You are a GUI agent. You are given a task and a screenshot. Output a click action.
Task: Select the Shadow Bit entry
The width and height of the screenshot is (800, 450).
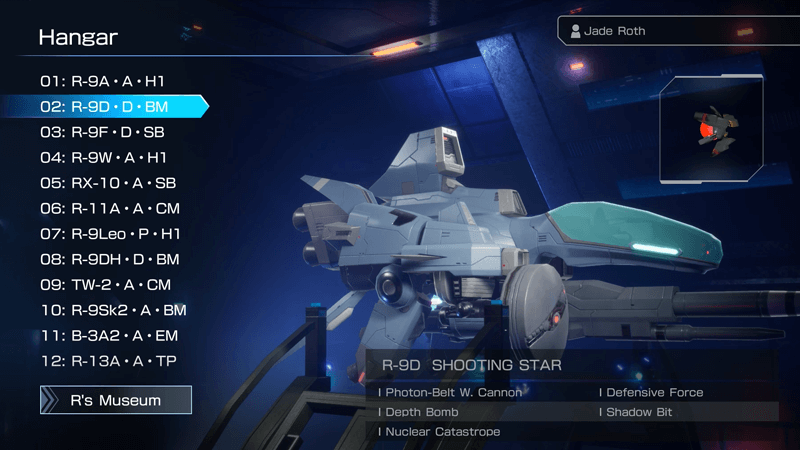point(640,412)
